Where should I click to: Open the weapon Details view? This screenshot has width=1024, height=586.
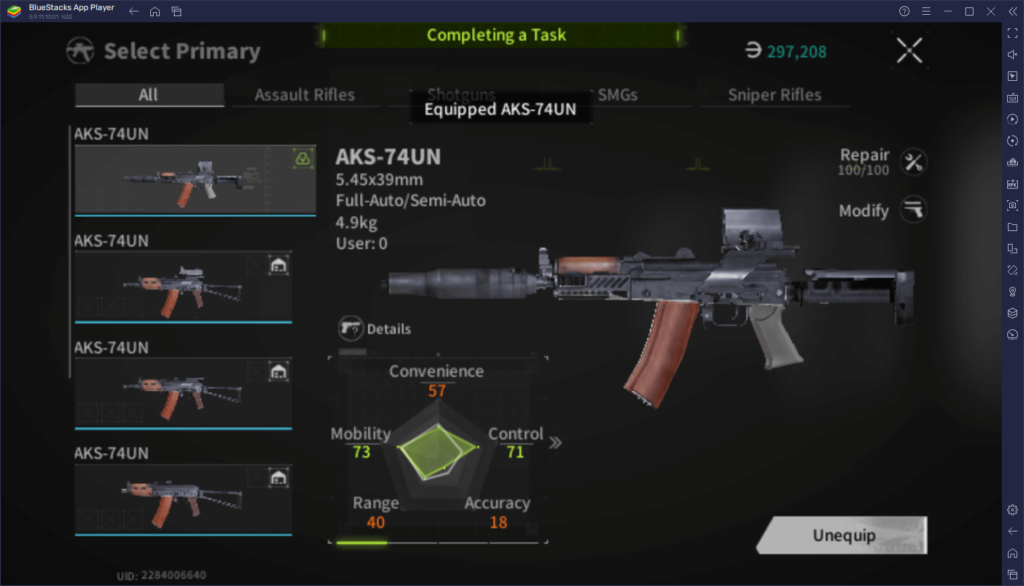(x=375, y=328)
